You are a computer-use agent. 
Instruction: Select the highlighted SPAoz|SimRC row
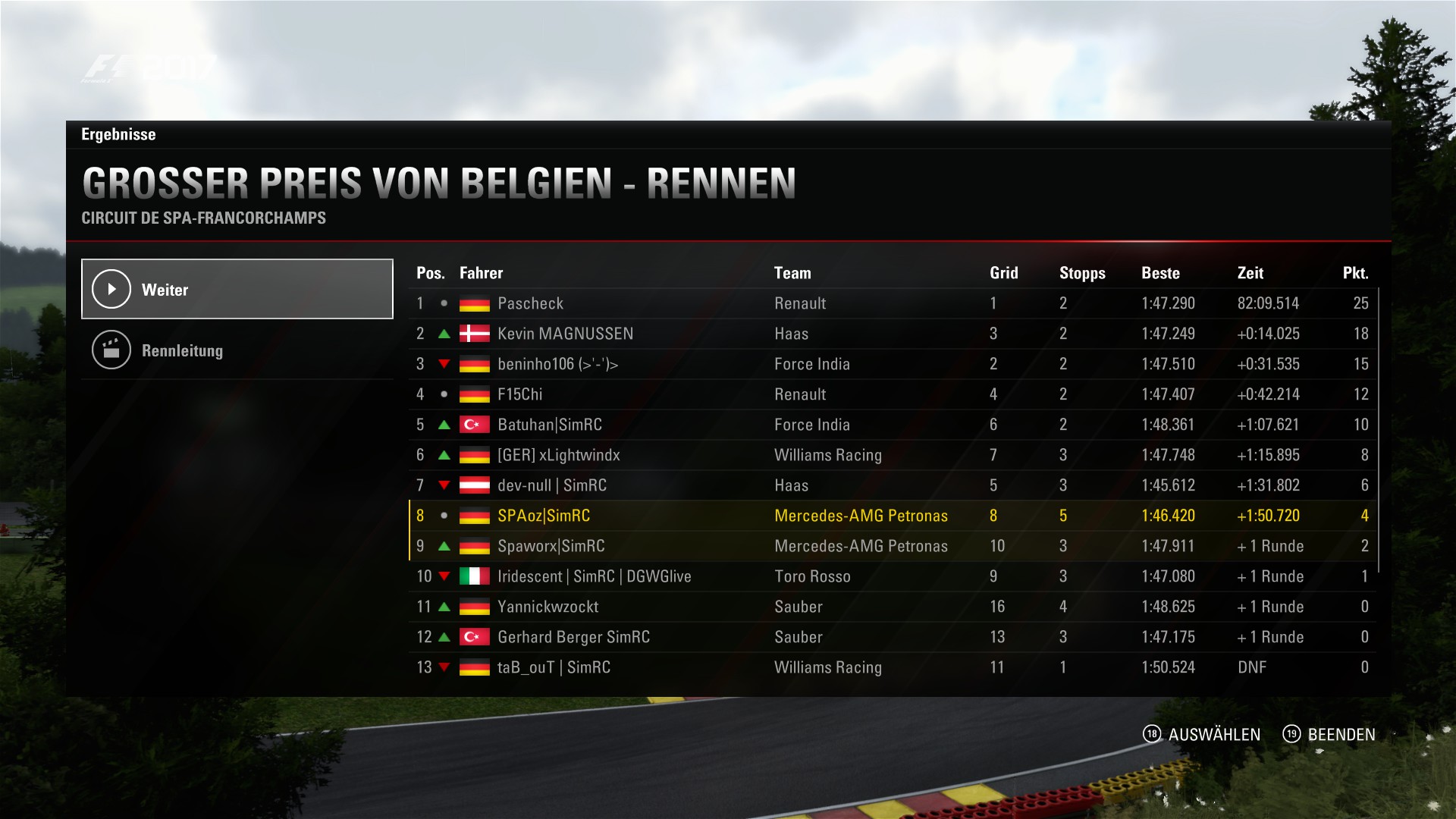(892, 516)
